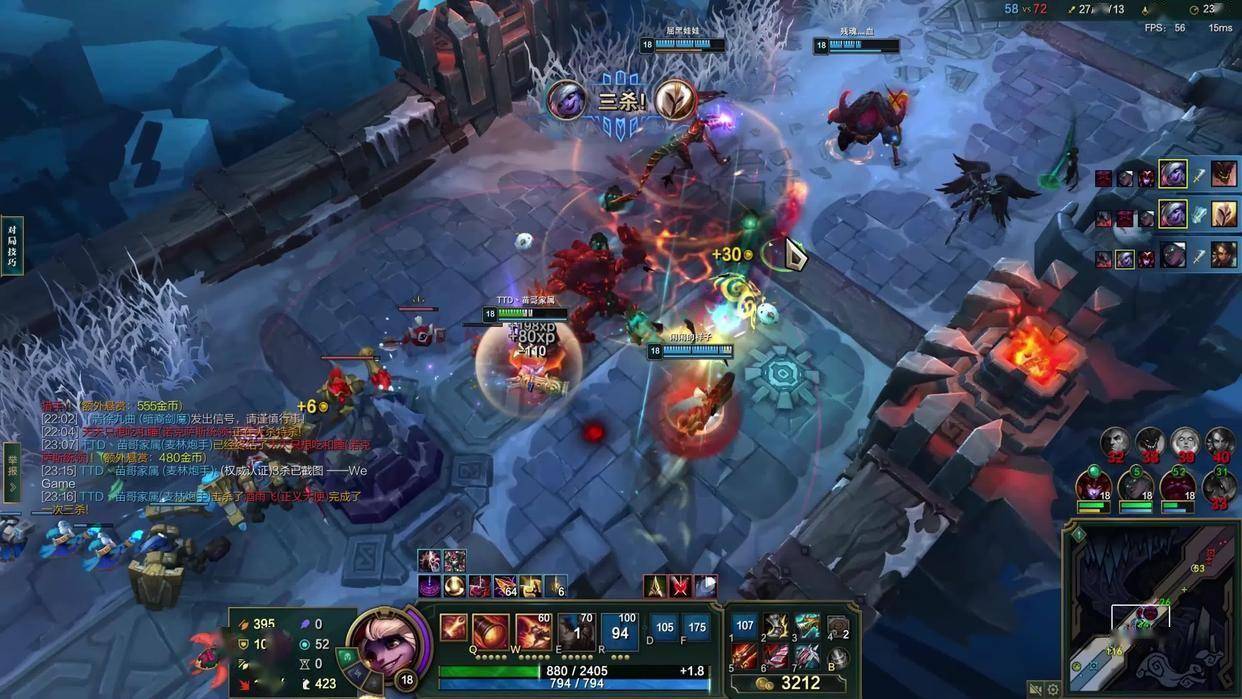Select the summoner spell showing 105 cooldown
Screen dimensions: 1242x699
tap(664, 628)
